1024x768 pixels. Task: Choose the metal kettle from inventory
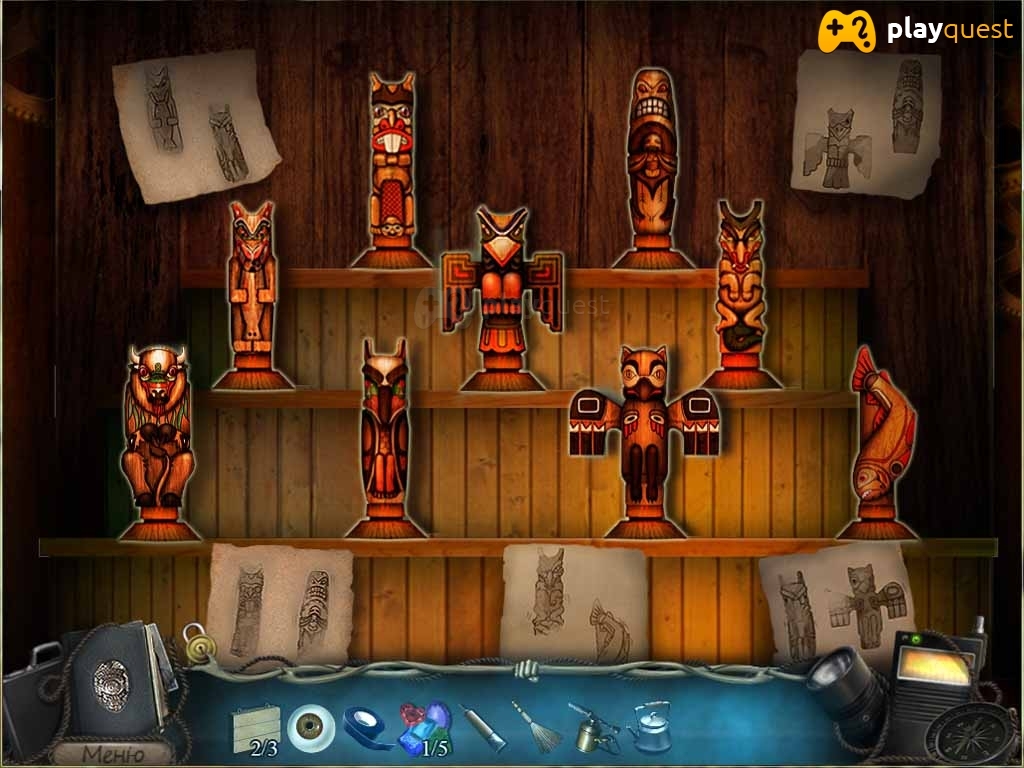650,727
